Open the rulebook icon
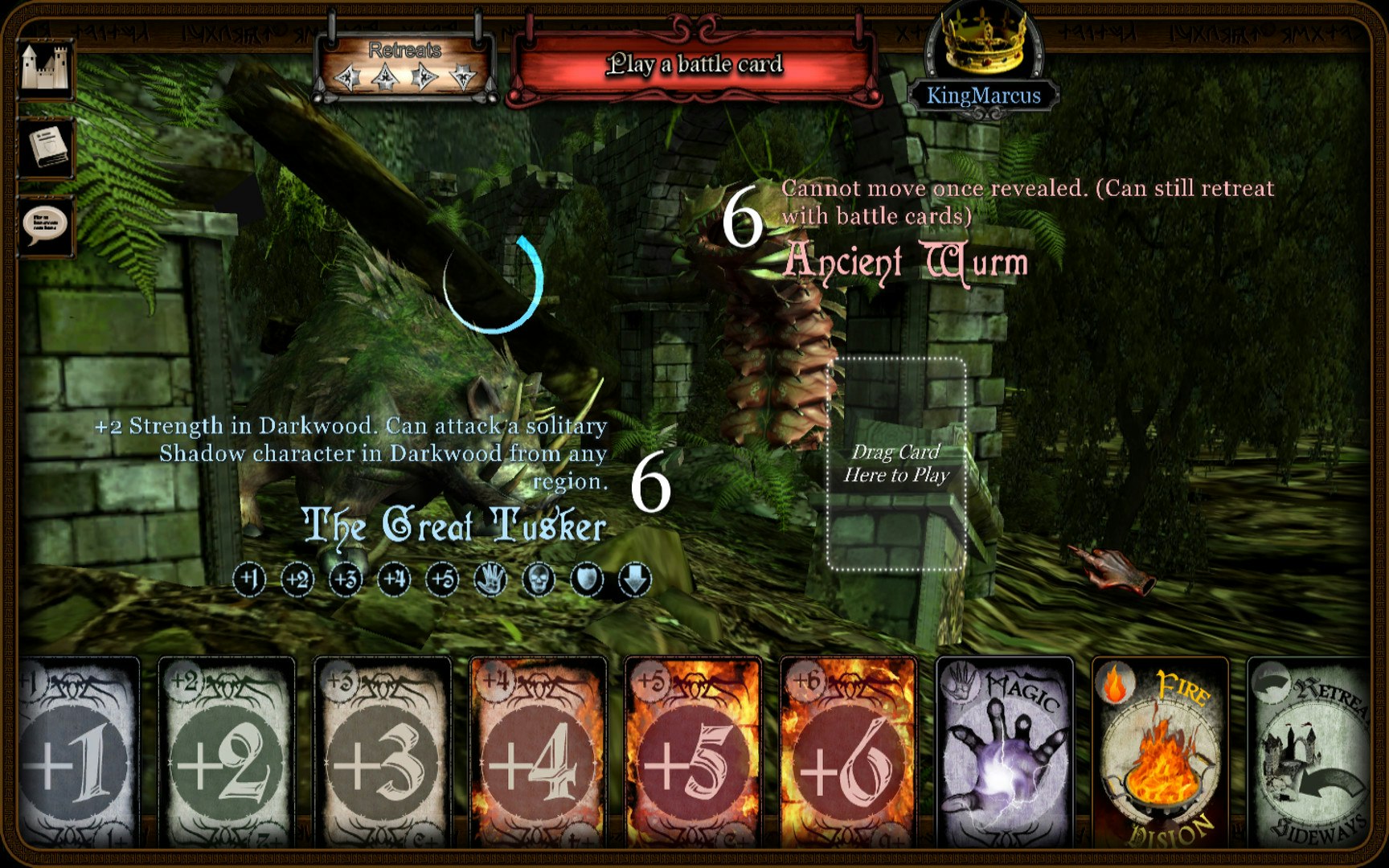The width and height of the screenshot is (1389, 868). [46, 148]
